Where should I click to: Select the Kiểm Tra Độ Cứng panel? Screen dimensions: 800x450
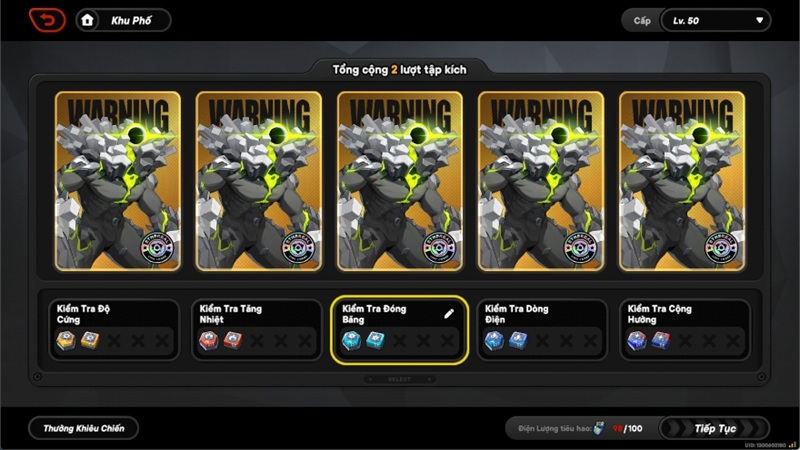coord(115,330)
